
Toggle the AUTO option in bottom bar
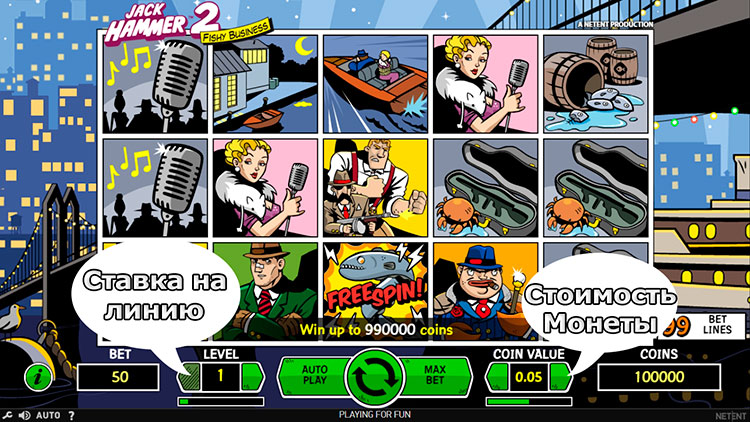click(x=49, y=415)
